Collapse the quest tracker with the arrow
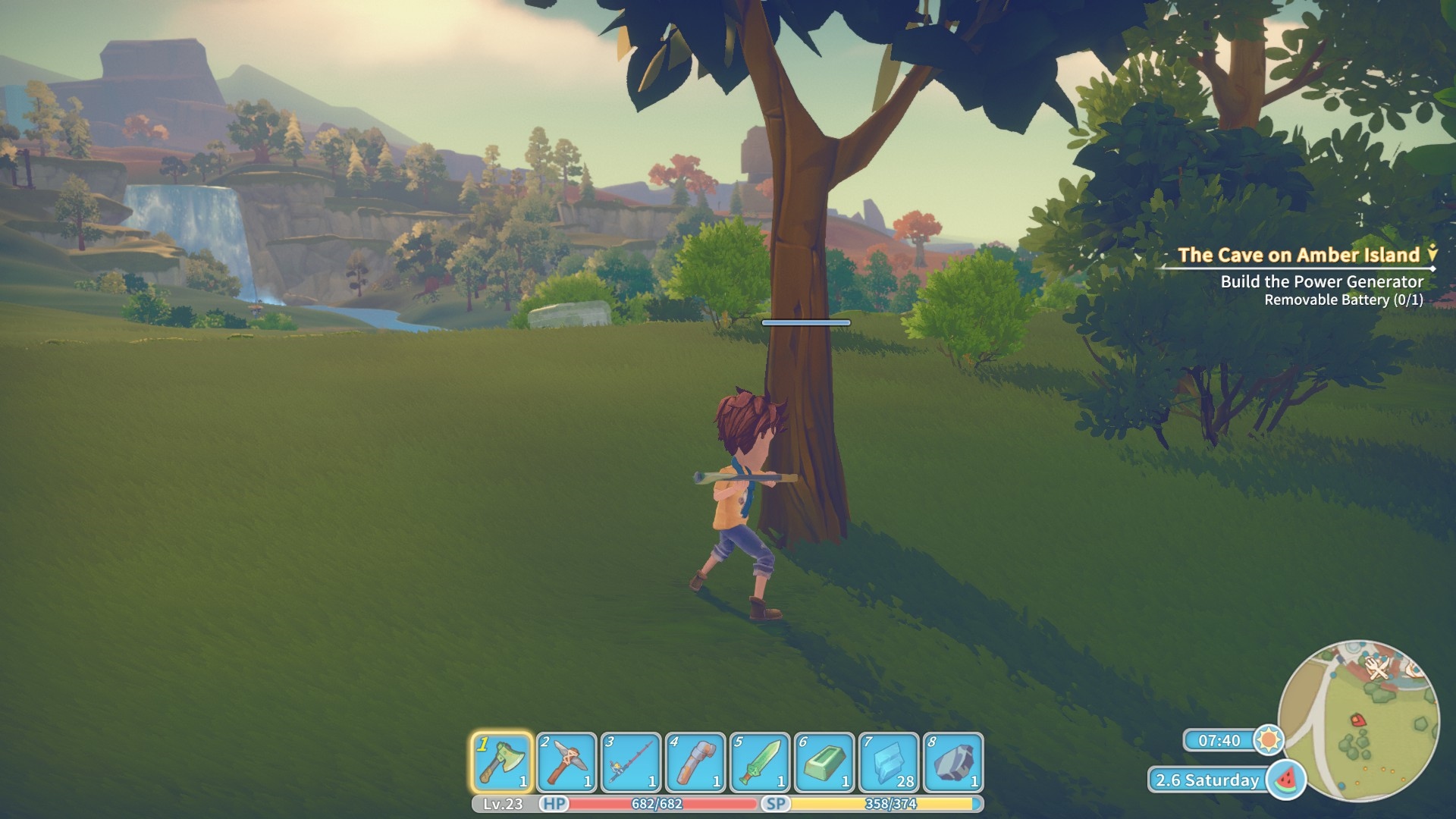1456x819 pixels. click(1432, 253)
